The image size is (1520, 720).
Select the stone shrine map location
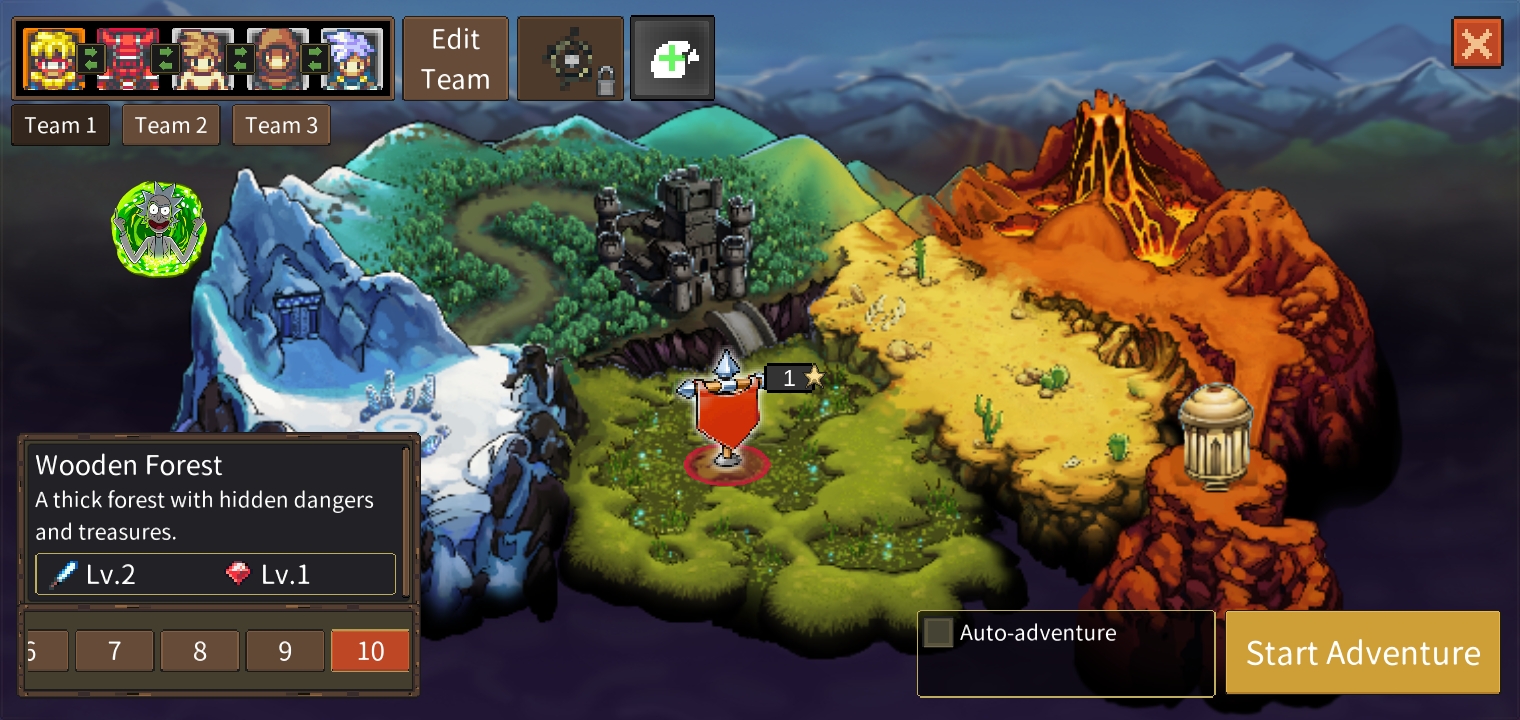pyautogui.click(x=1215, y=437)
